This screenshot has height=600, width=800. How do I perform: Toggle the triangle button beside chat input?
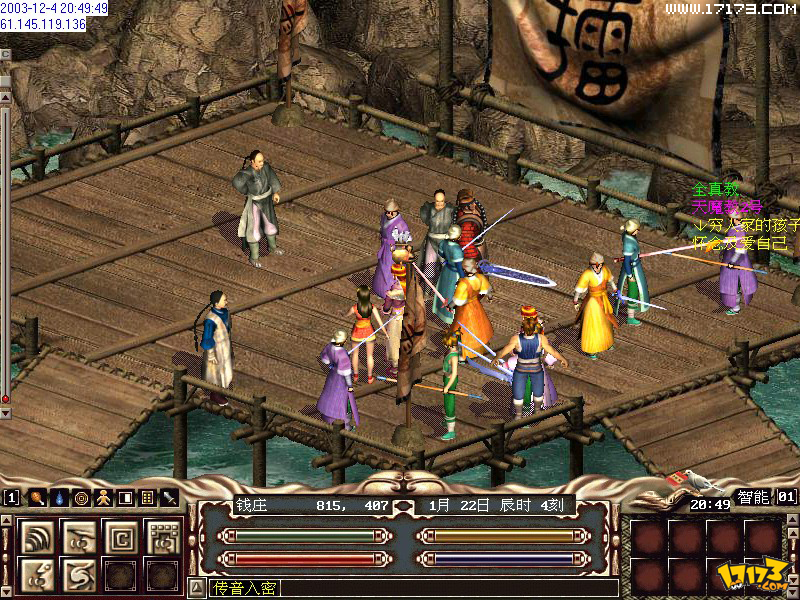coord(196,588)
